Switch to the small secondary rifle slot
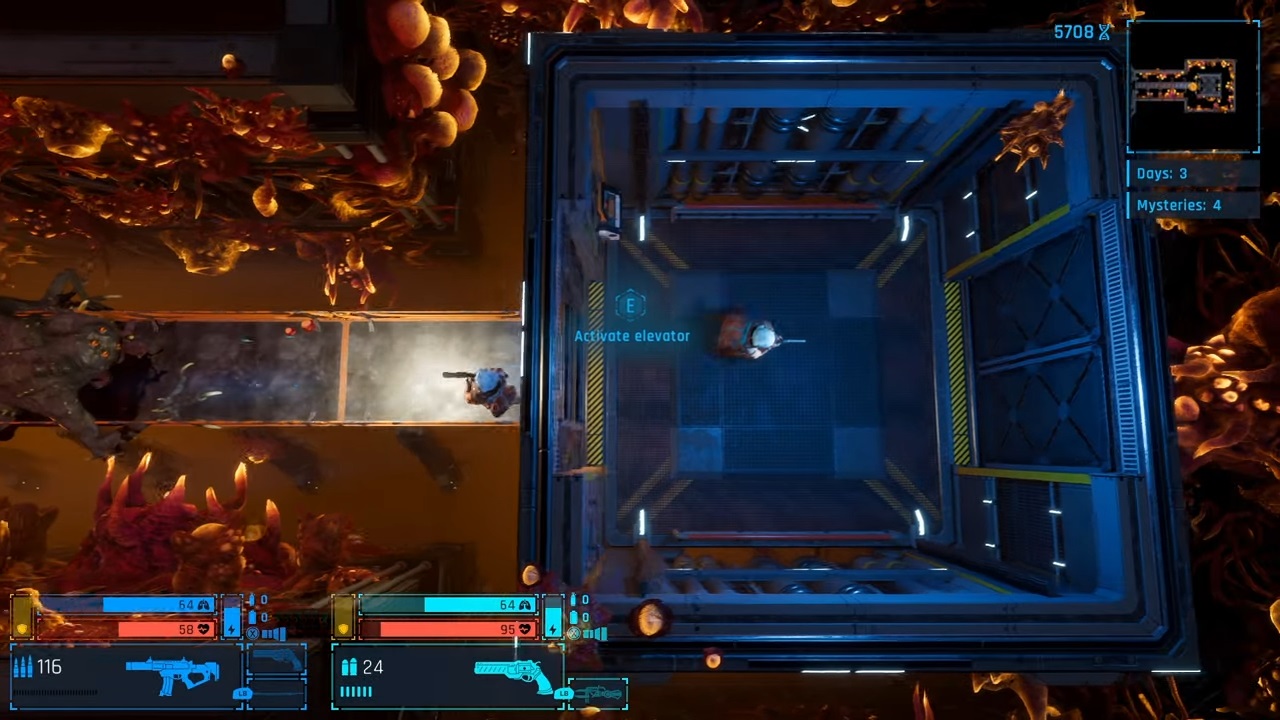 598,692
